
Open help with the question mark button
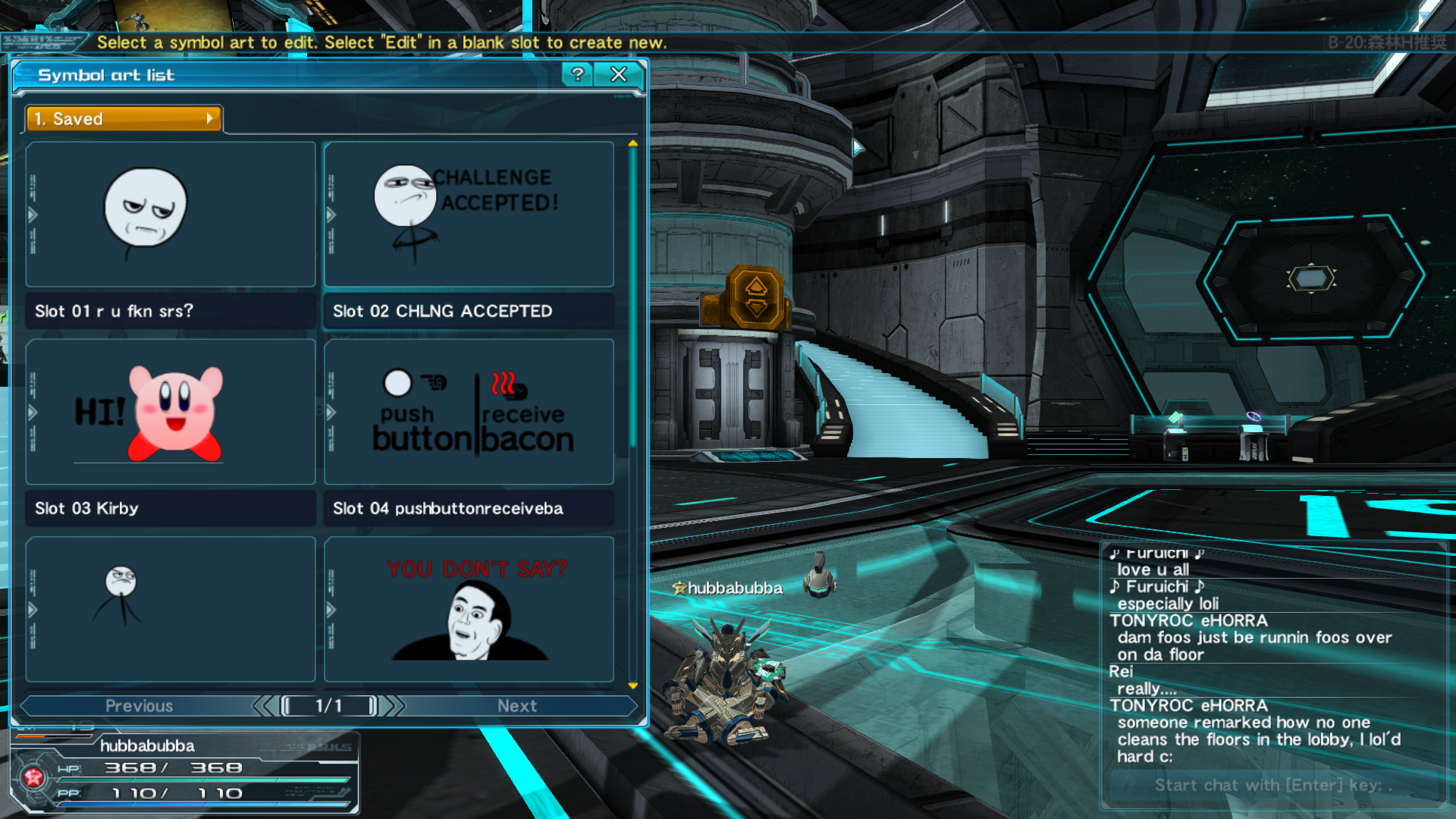(x=578, y=74)
